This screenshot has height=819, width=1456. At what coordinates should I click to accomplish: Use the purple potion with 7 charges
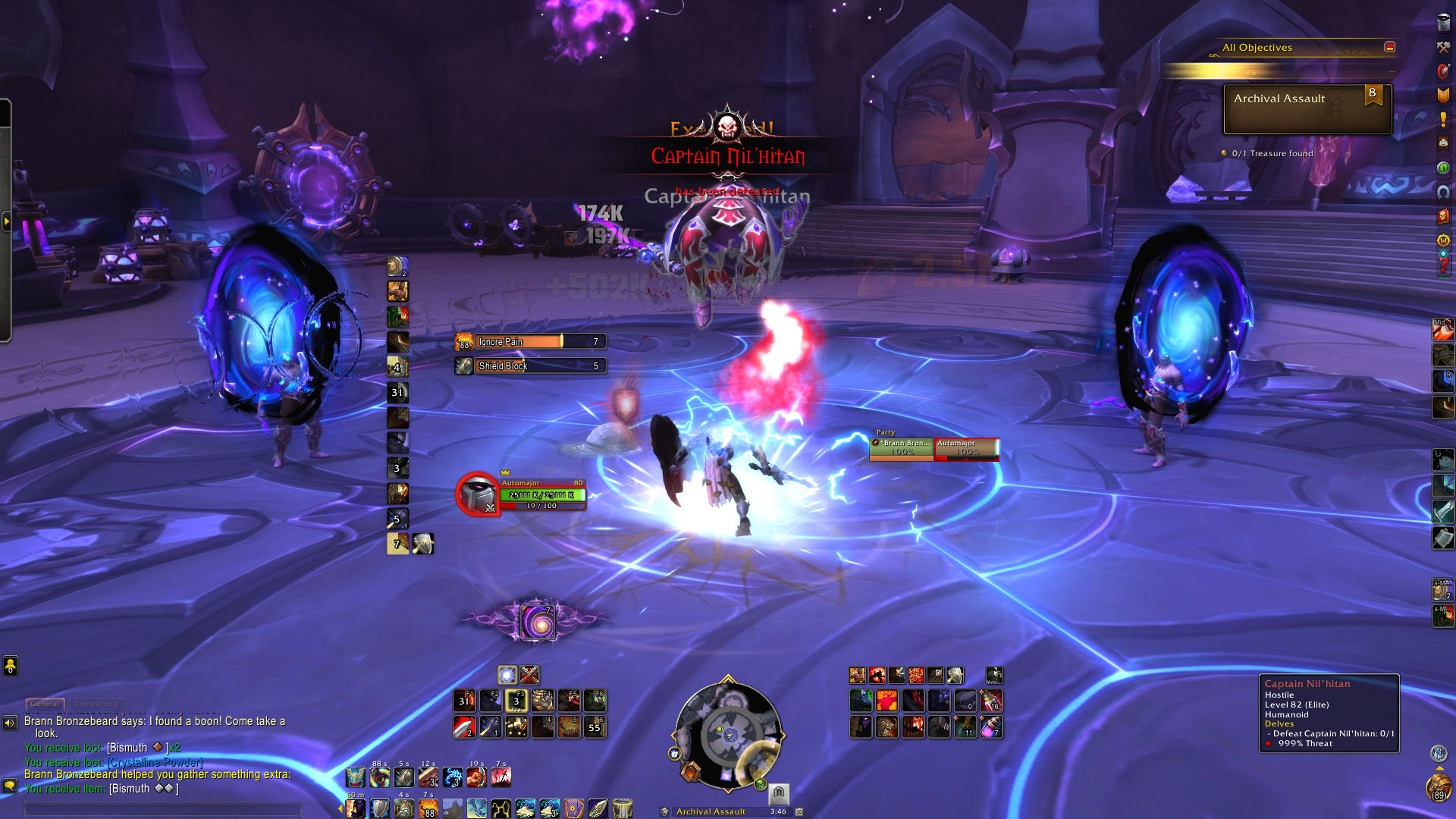(990, 727)
